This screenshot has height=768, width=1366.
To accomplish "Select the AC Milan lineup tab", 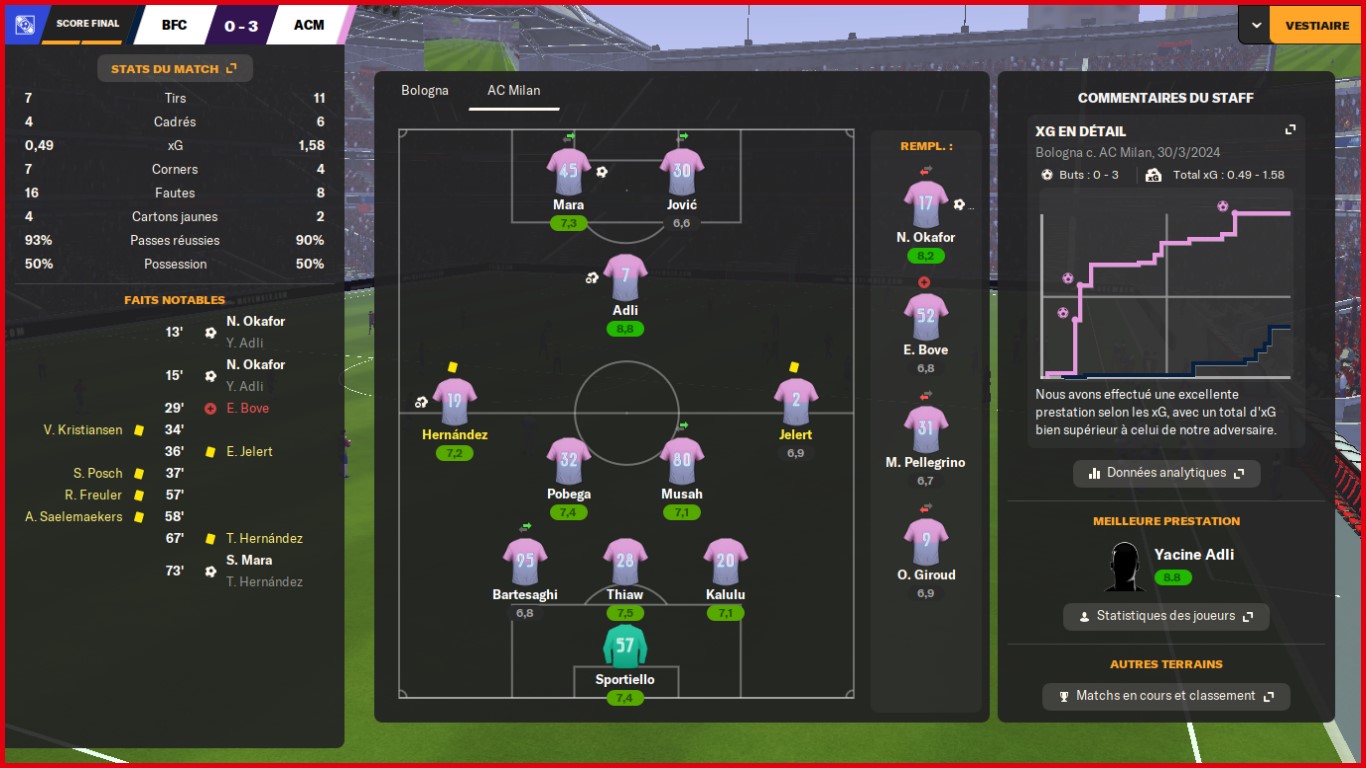I will (x=514, y=90).
